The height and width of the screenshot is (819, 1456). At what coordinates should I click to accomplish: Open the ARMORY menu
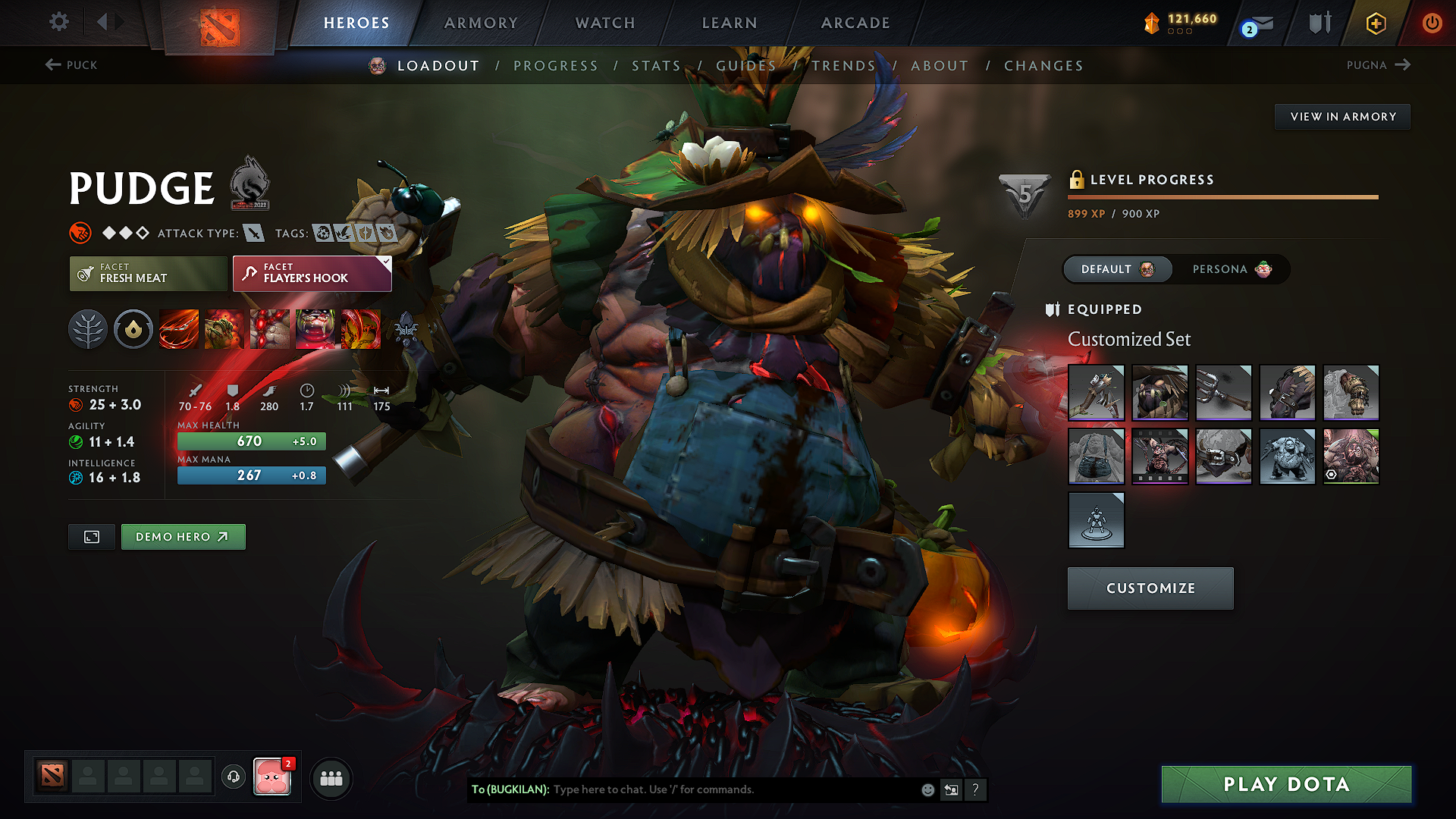click(480, 23)
